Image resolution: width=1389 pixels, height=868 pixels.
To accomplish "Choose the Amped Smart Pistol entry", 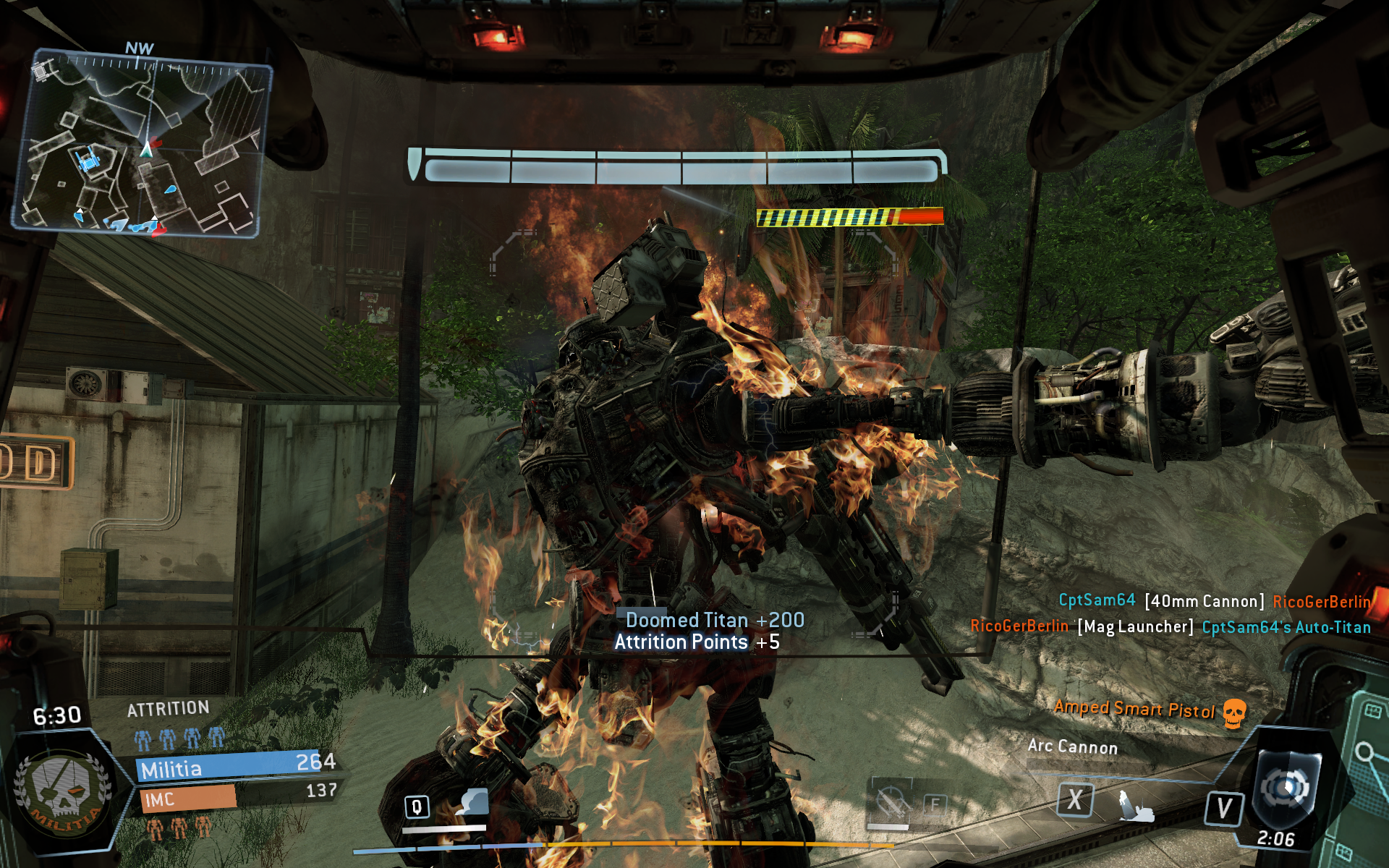I will click(x=1134, y=709).
